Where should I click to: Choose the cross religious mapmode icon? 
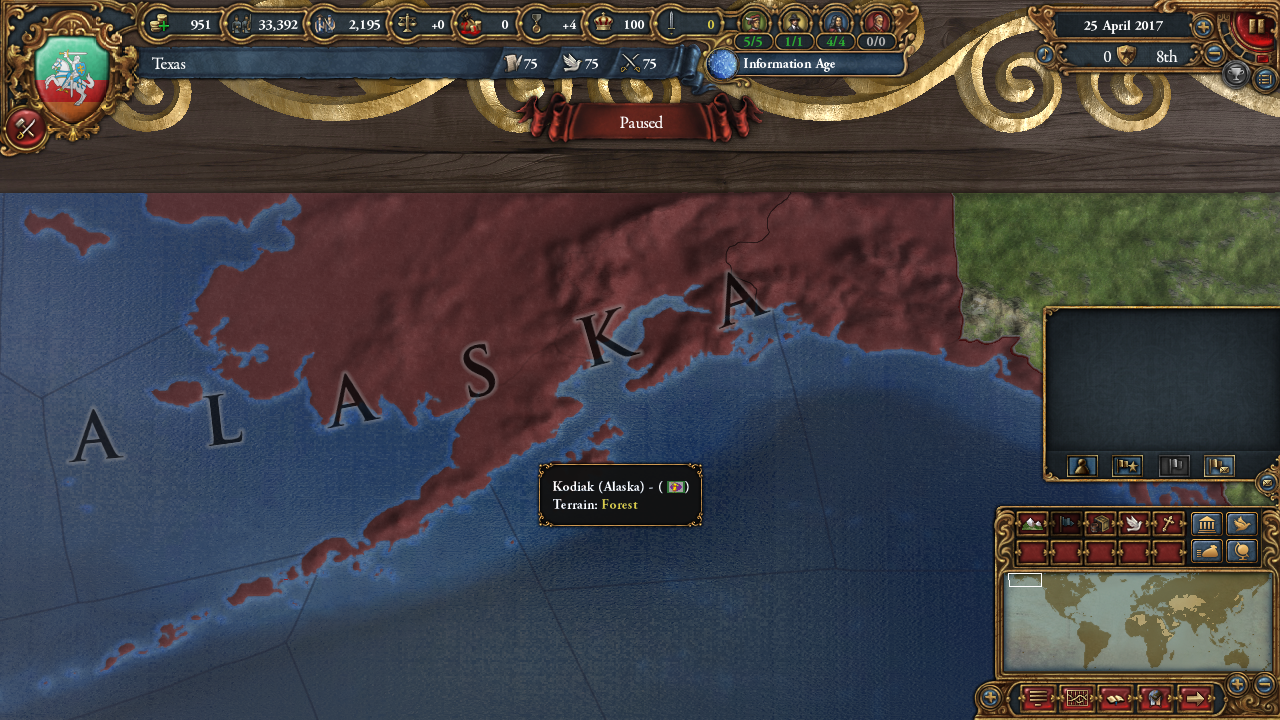pos(1166,523)
